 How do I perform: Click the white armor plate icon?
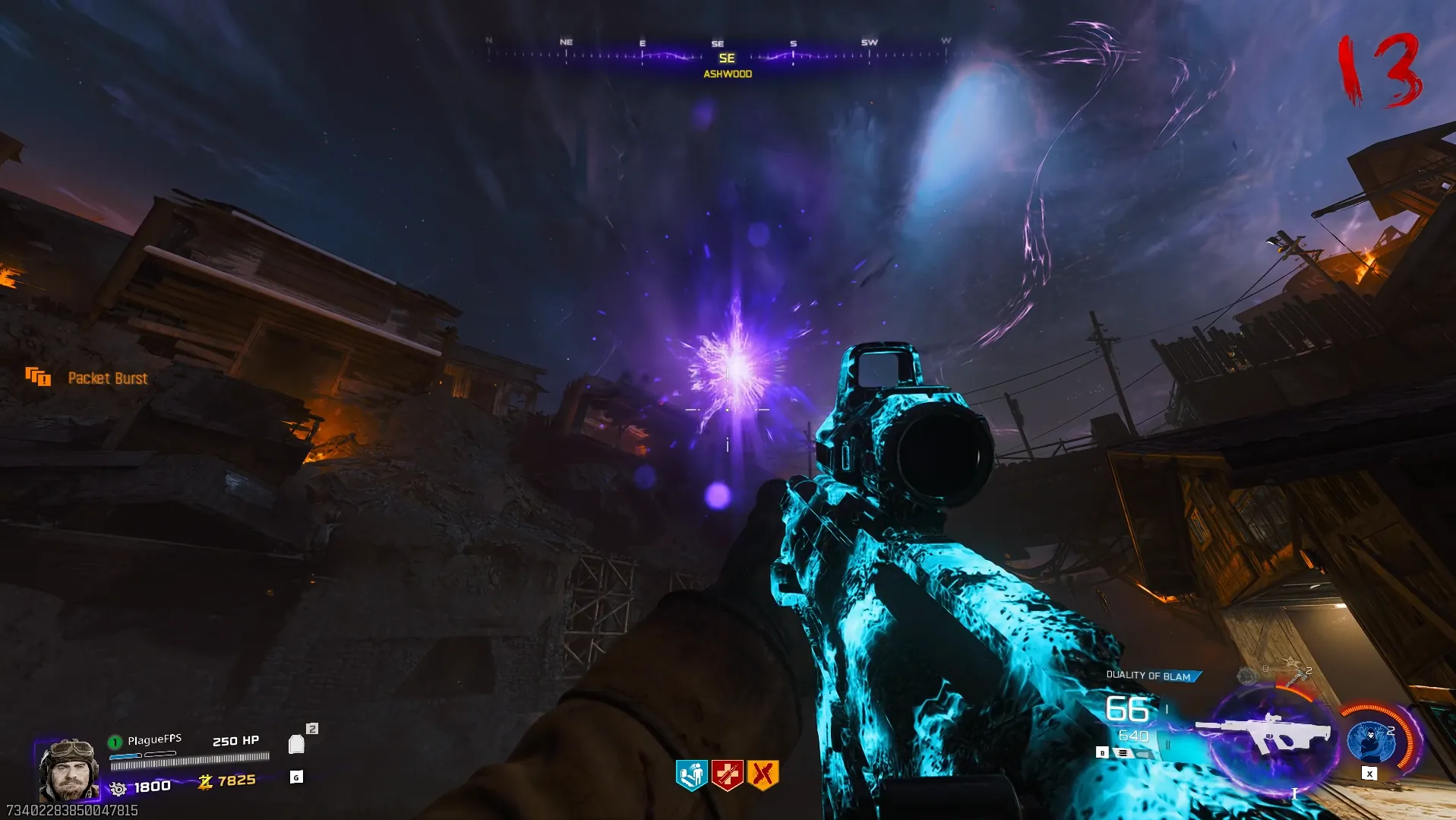(x=296, y=744)
